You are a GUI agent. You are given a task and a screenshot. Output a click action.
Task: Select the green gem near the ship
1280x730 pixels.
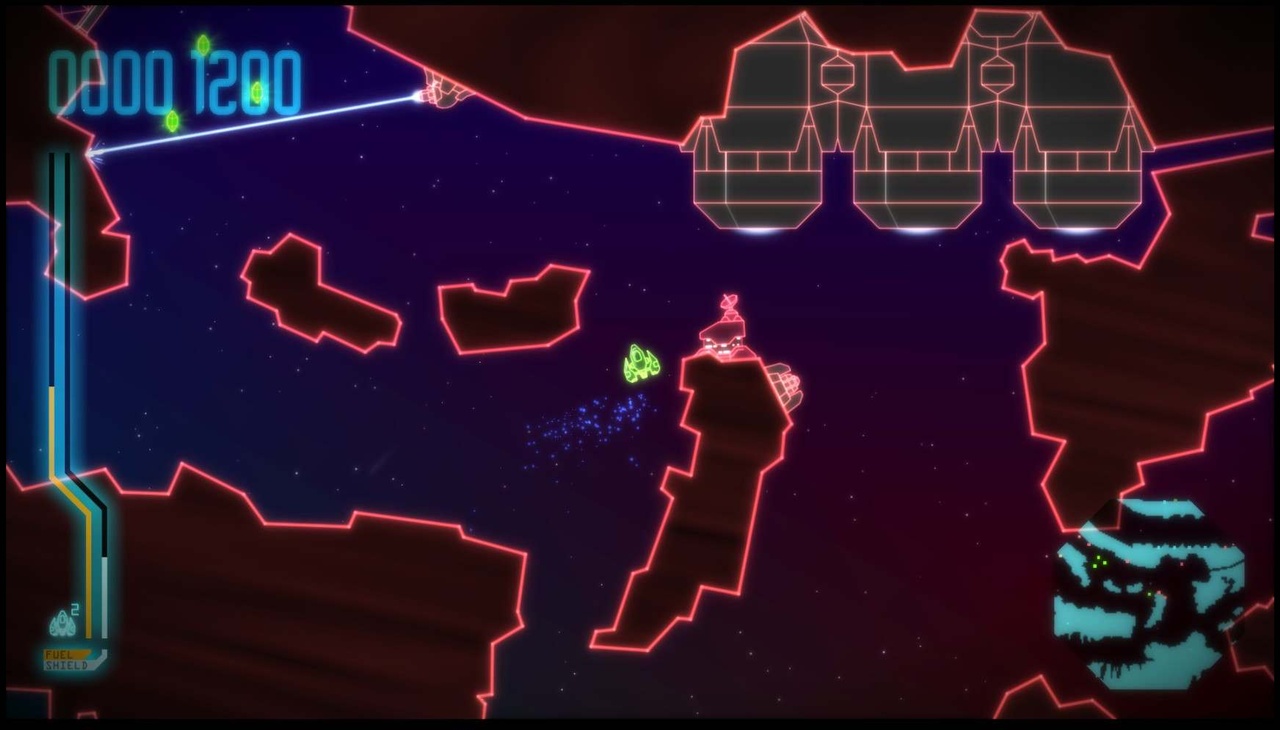point(257,91)
